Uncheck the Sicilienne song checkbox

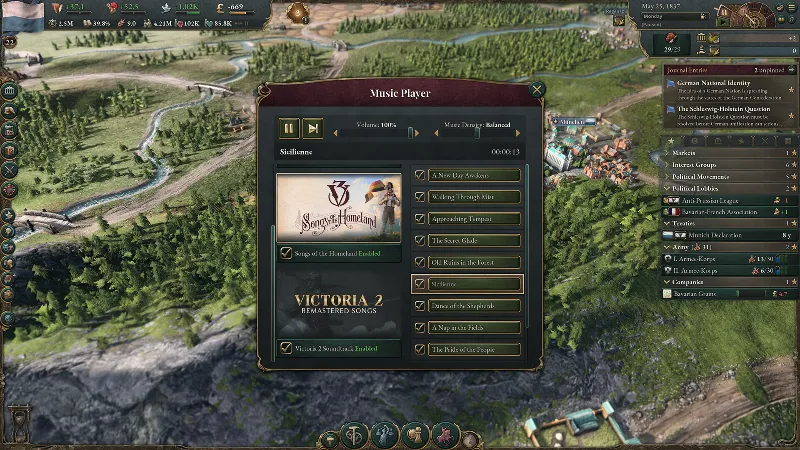[421, 284]
